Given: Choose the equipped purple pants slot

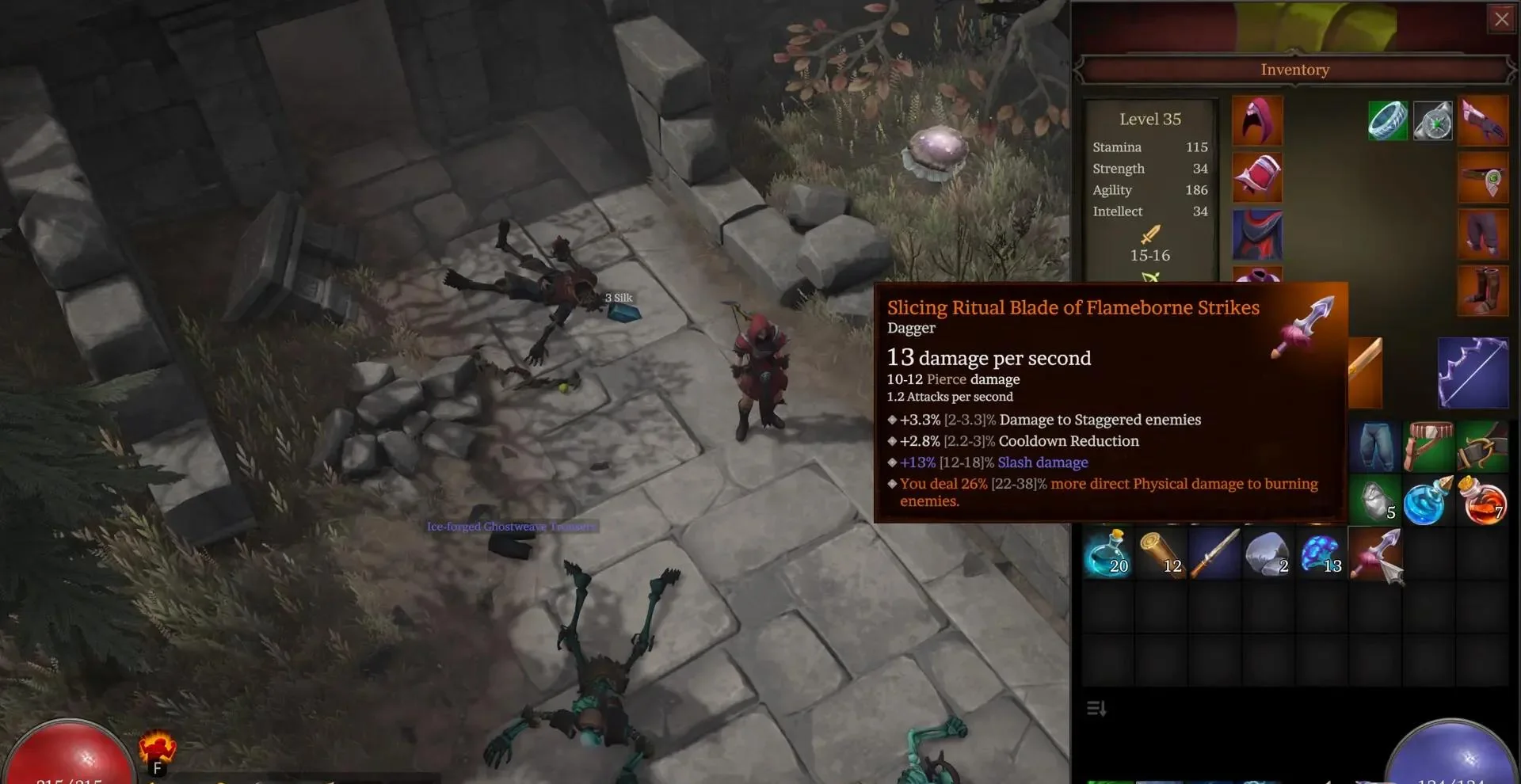Looking at the screenshot, I should 1483,234.
